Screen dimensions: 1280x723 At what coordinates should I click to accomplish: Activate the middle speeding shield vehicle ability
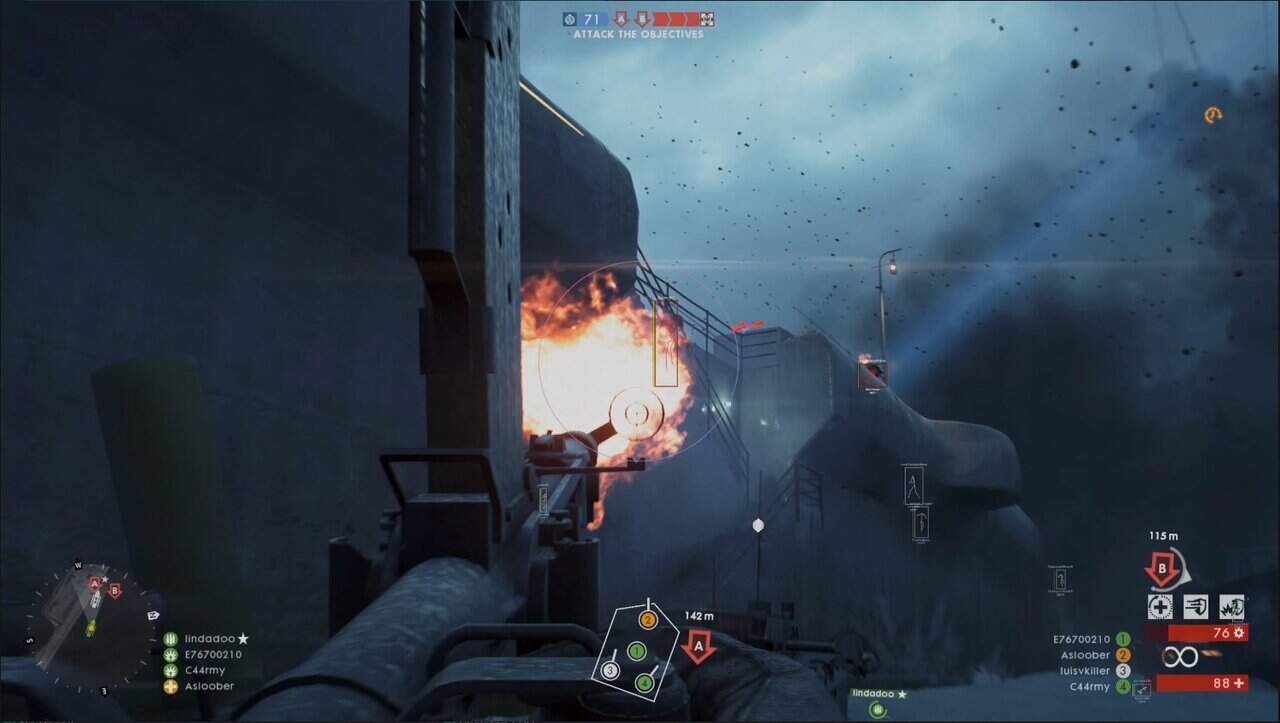pos(1196,606)
